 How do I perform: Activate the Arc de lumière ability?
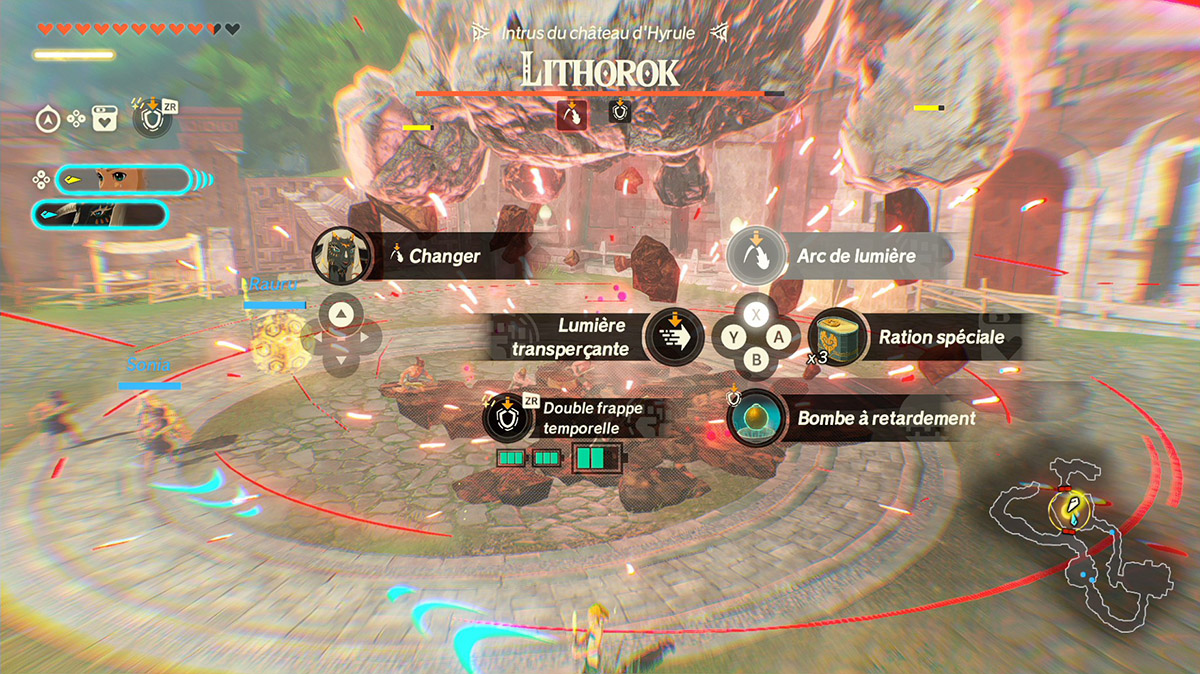click(x=753, y=256)
